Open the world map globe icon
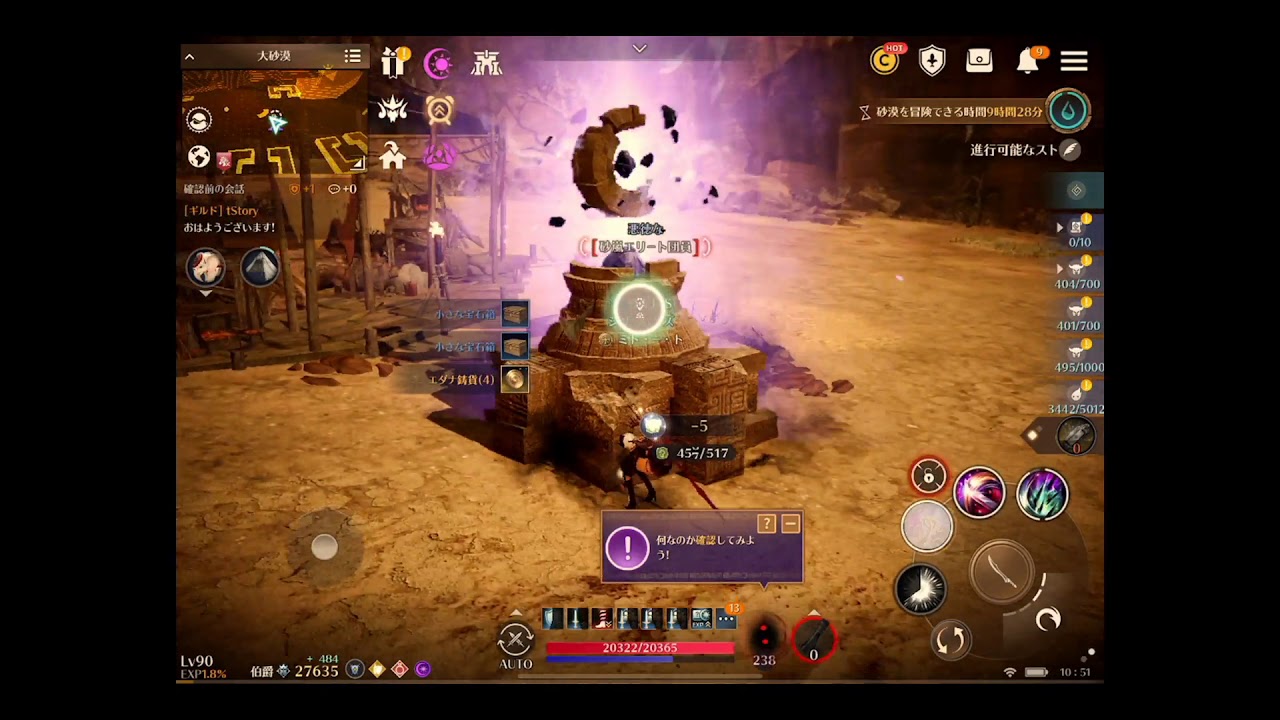Viewport: 1280px width, 720px height. (x=199, y=157)
